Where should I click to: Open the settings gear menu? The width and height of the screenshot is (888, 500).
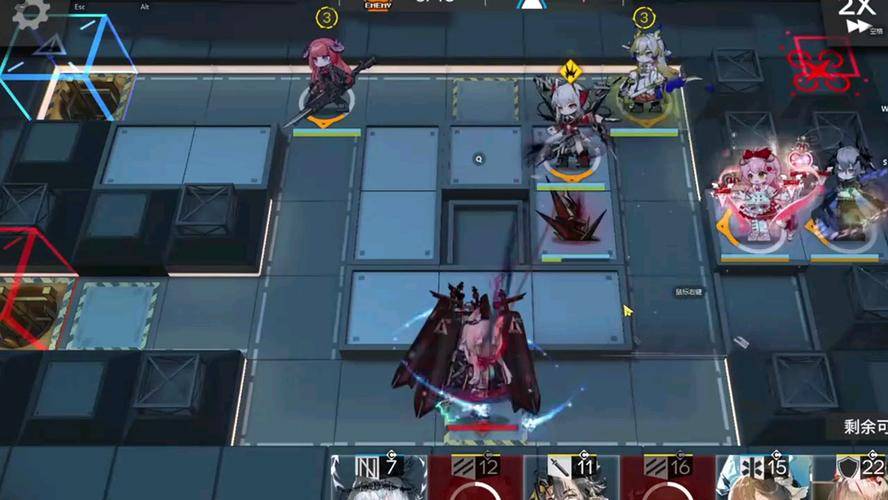tap(30, 13)
